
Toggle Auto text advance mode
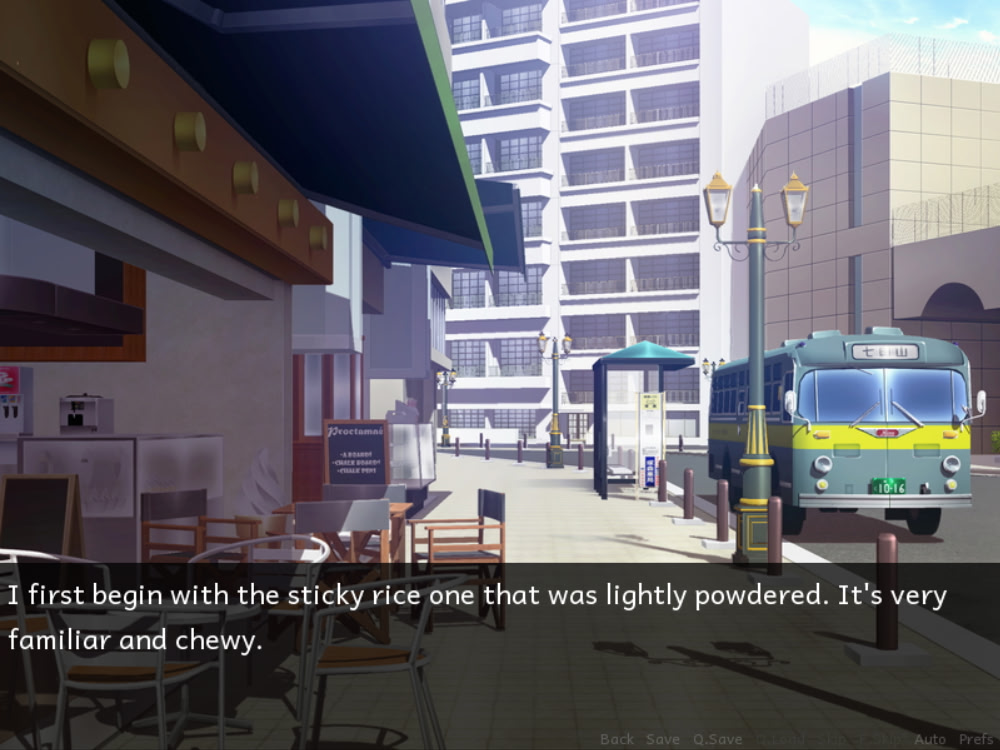(930, 739)
